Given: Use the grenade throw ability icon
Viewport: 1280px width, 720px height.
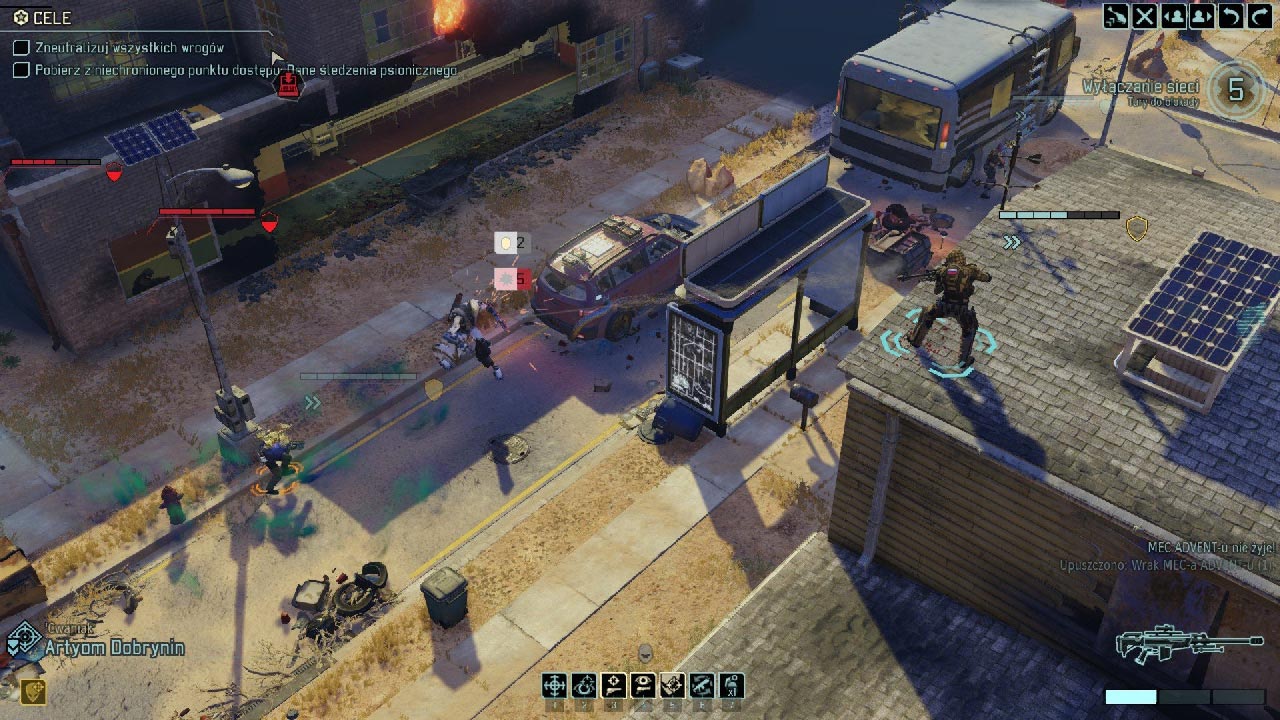Looking at the screenshot, I should click(x=732, y=685).
